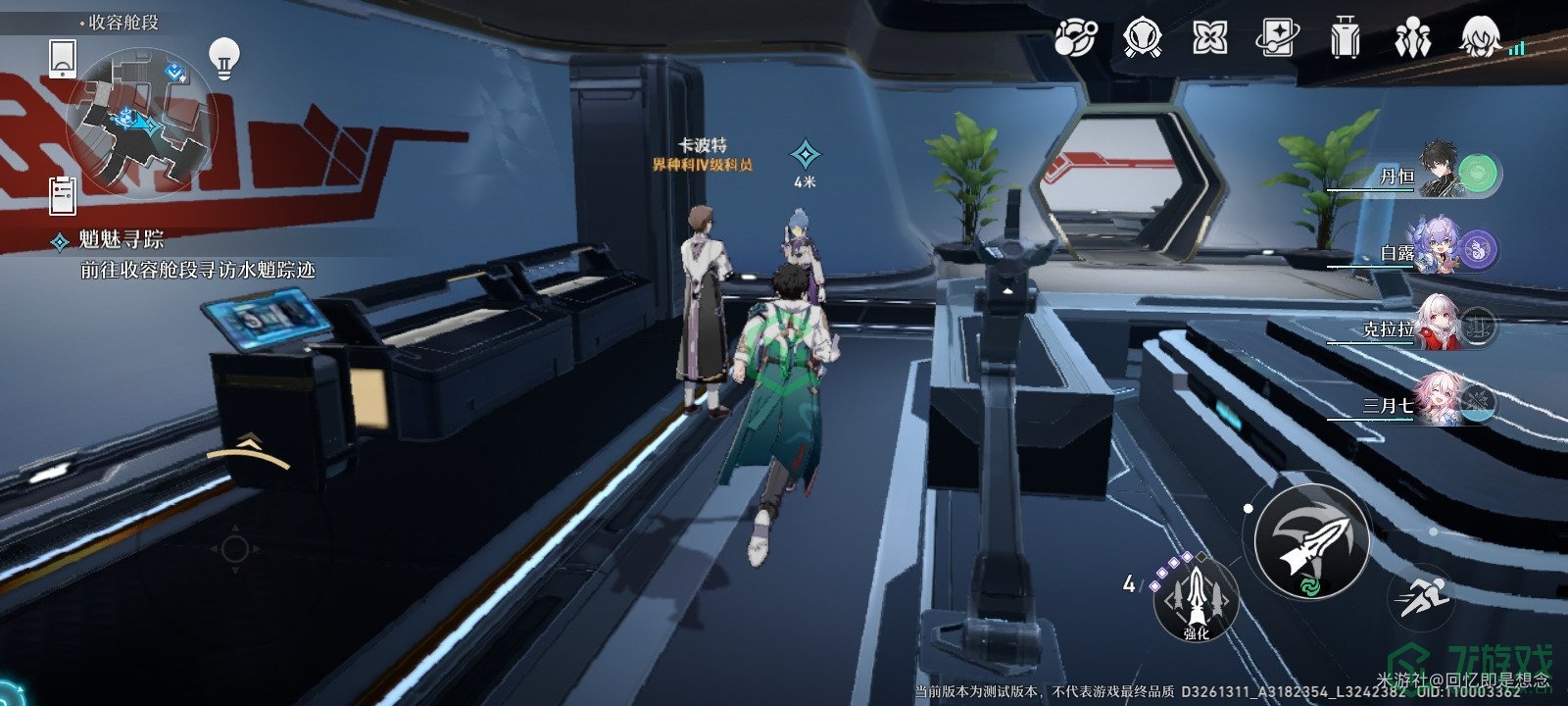The height and width of the screenshot is (706, 1568).
Task: Click the four-petal flower icon
Action: [x=1209, y=39]
